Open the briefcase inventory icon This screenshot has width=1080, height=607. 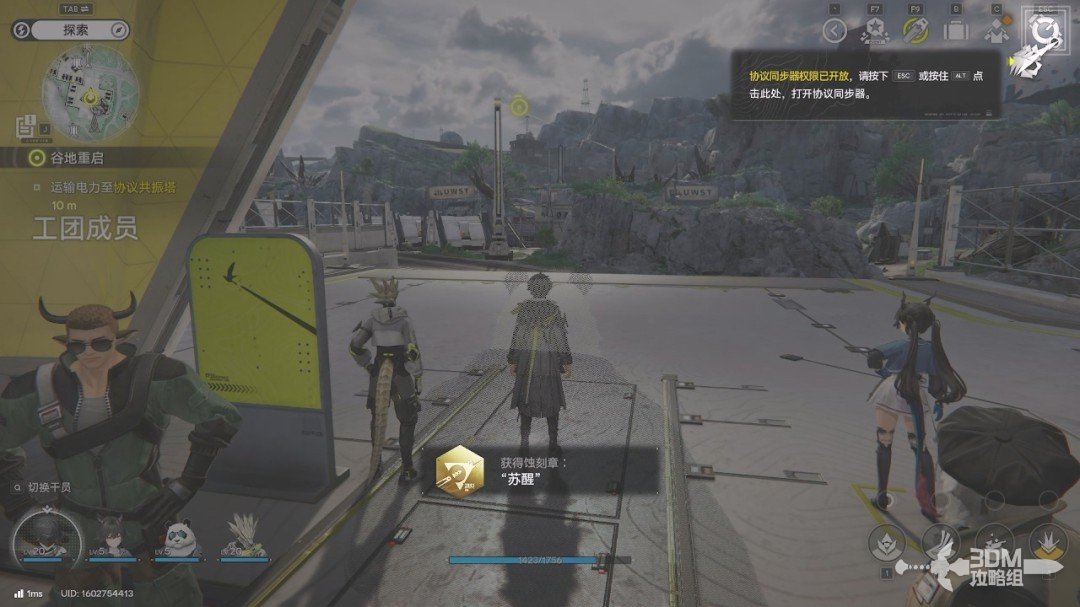click(956, 31)
